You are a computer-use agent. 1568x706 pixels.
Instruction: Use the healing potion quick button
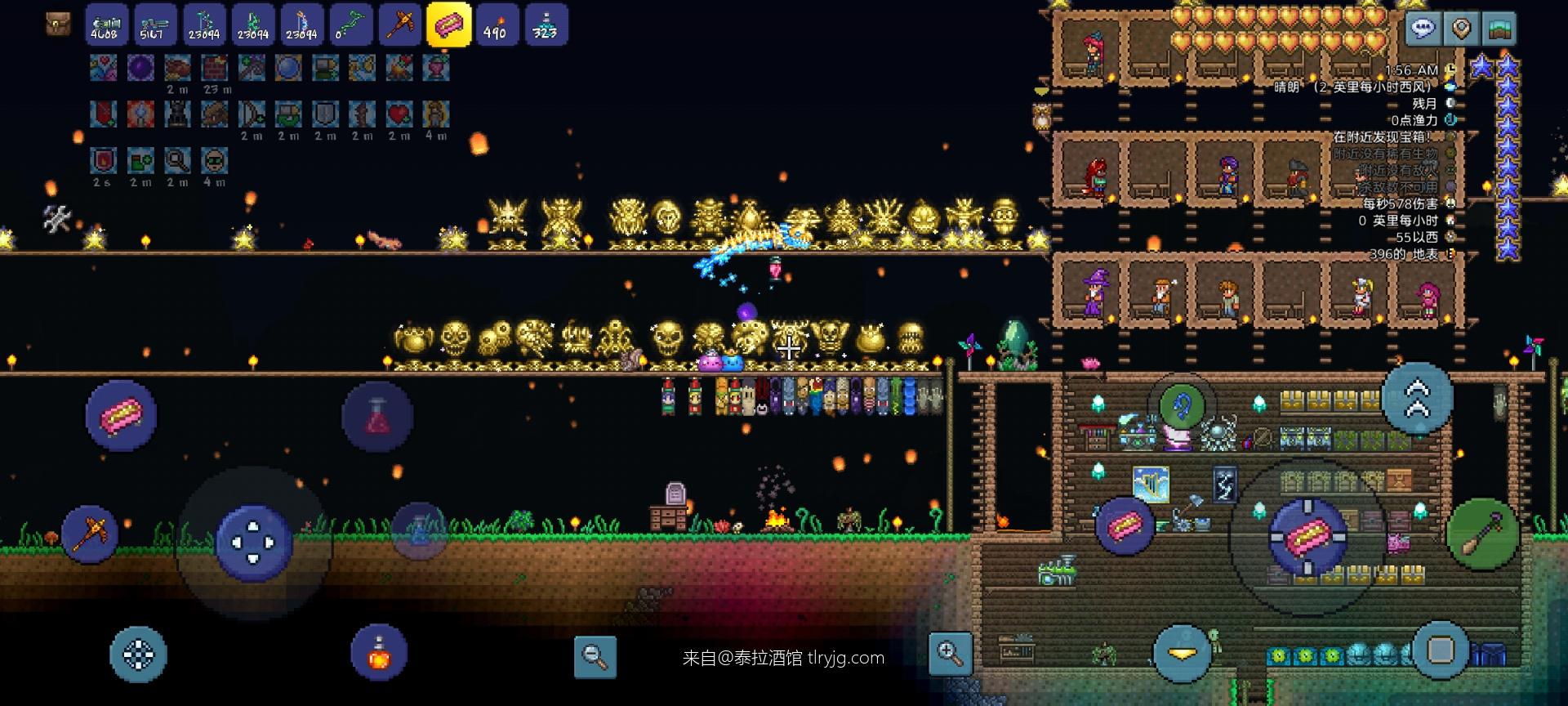click(377, 417)
